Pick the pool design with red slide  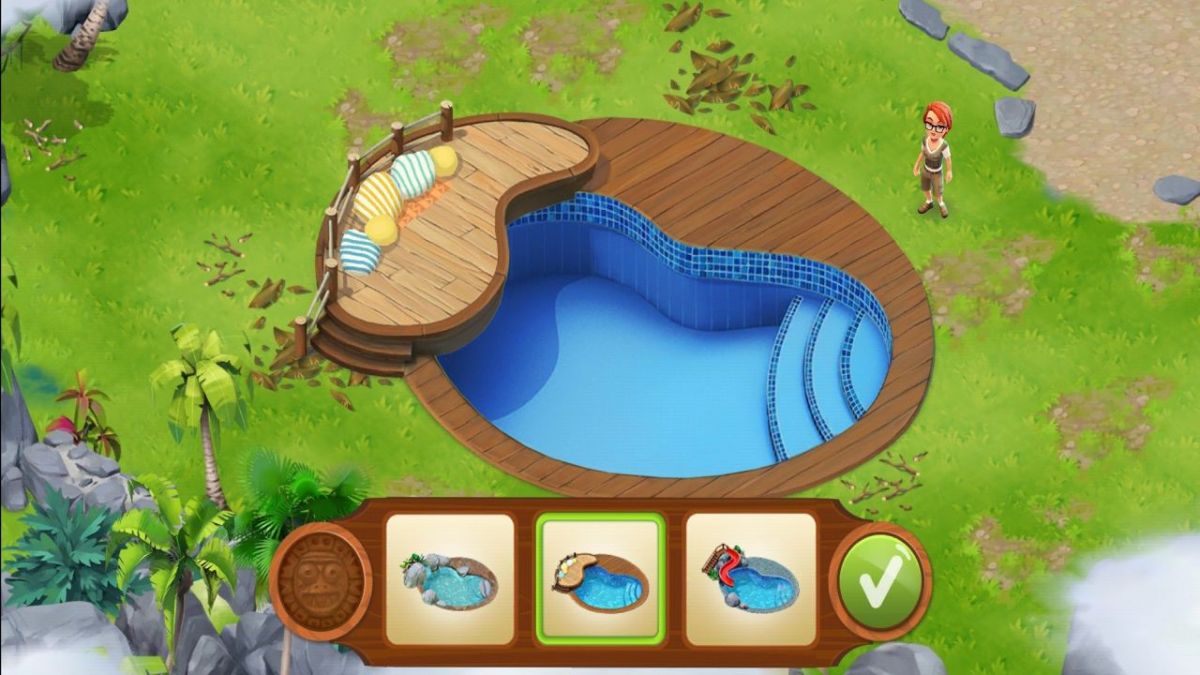pyautogui.click(x=750, y=579)
